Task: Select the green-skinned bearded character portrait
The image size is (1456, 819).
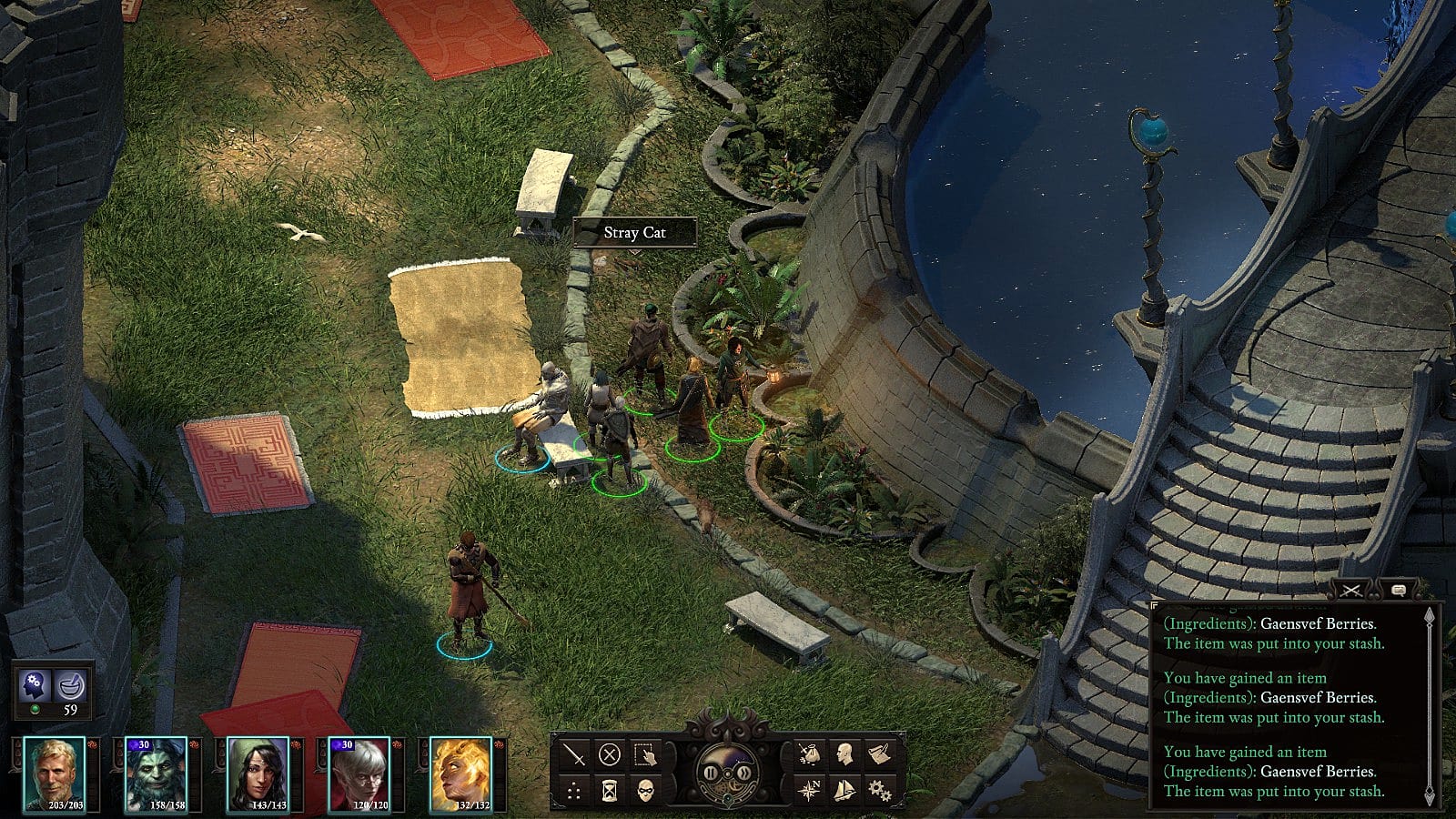Action: (156, 773)
